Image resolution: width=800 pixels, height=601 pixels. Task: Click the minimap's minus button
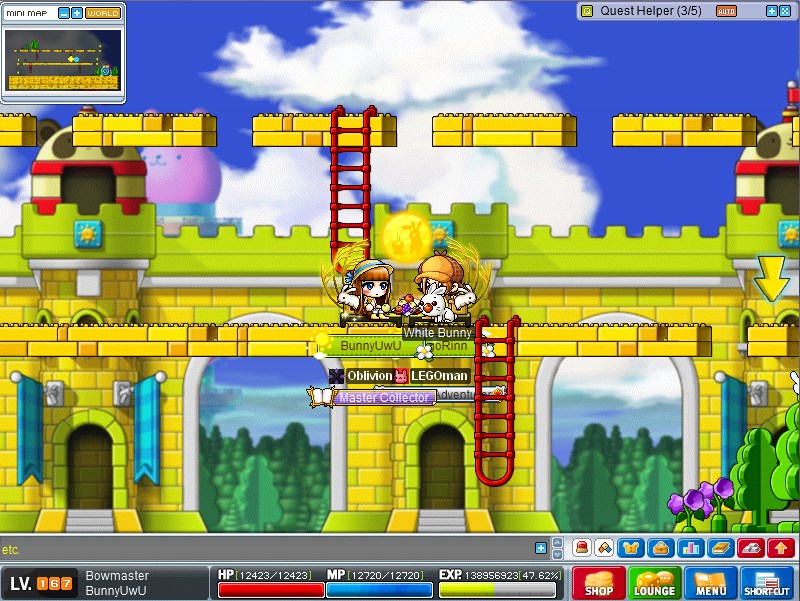click(64, 13)
